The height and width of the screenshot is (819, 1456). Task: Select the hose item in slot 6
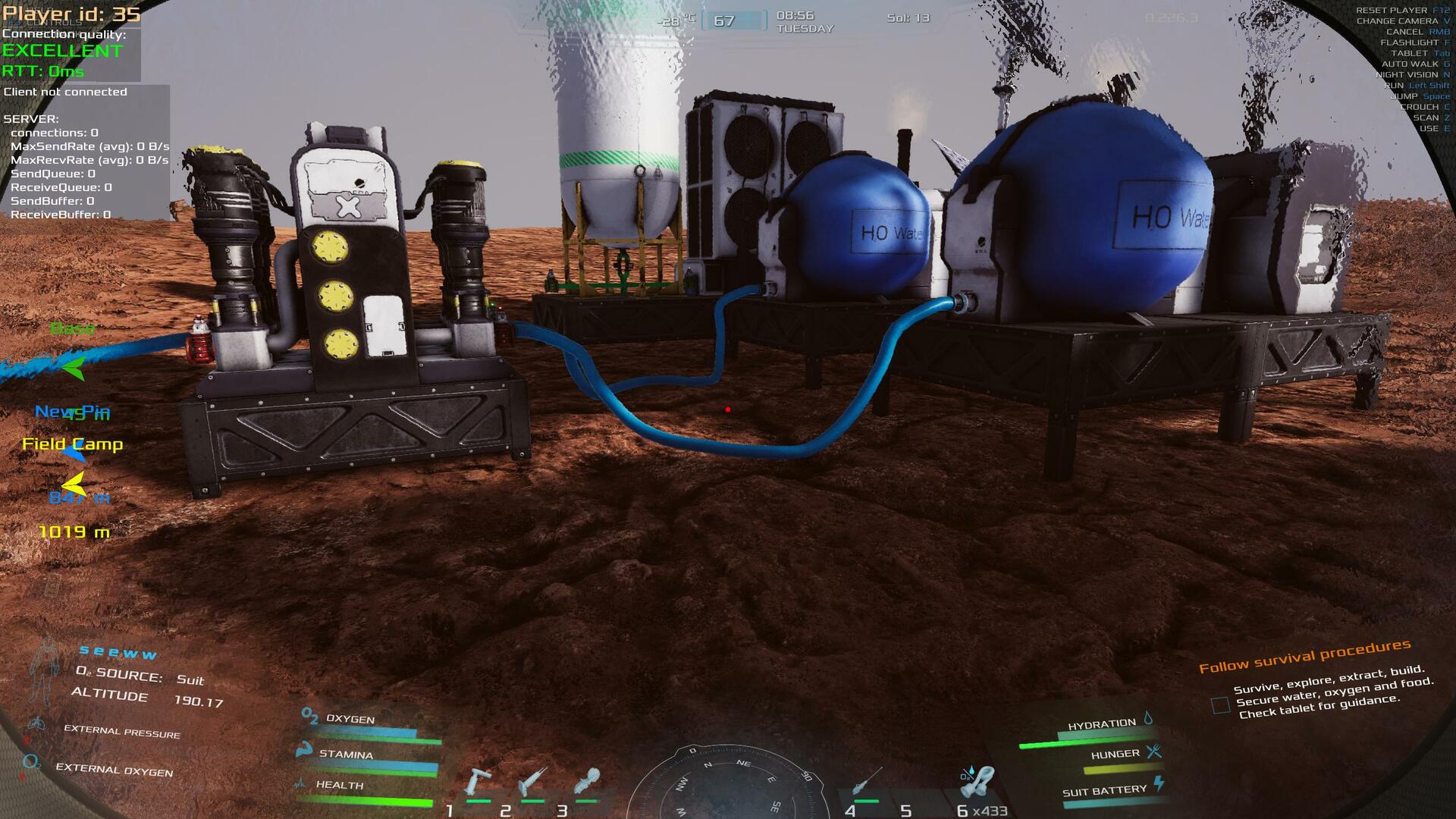tap(981, 783)
